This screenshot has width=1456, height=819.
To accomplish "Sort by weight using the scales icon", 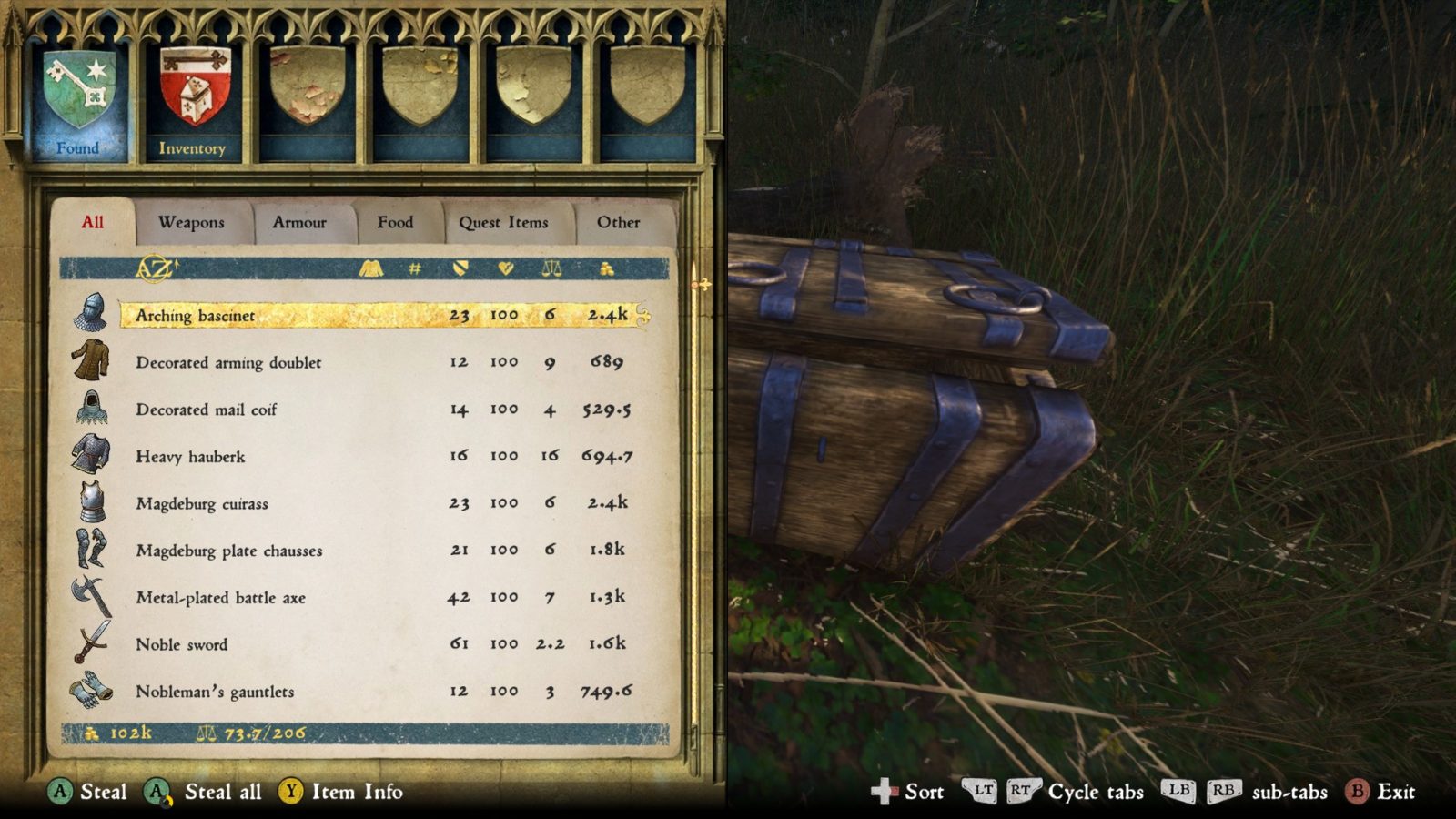I will 551,268.
